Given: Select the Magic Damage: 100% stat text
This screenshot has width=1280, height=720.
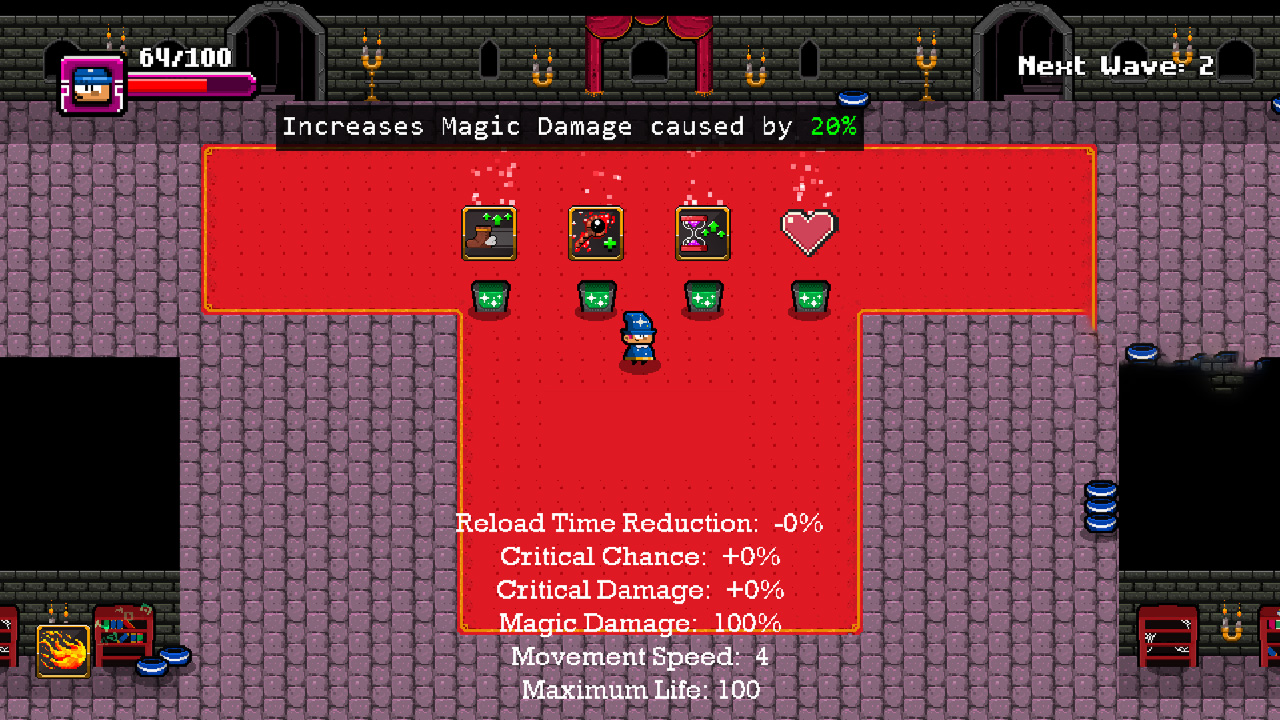Looking at the screenshot, I should (640, 623).
